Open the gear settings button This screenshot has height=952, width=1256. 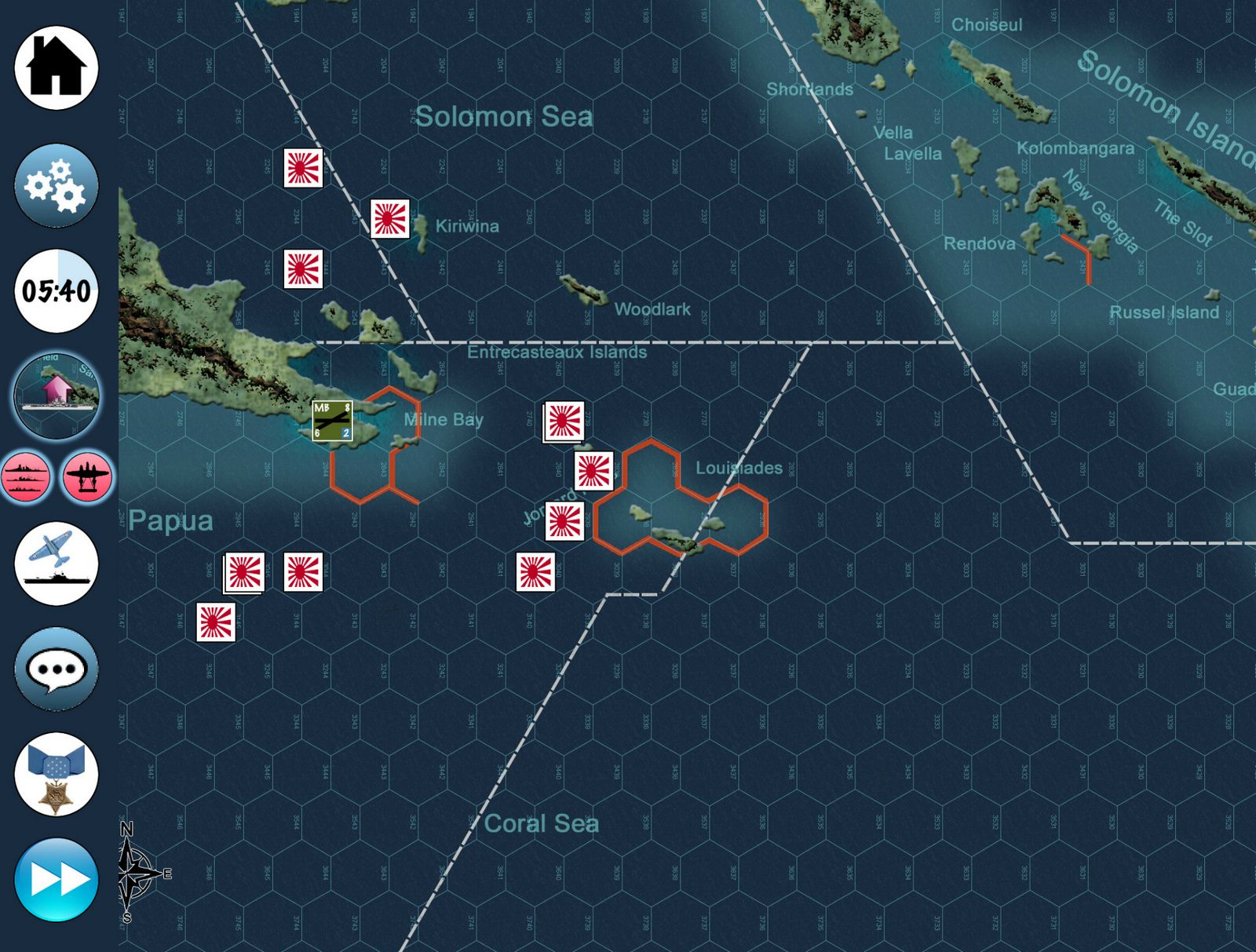tap(56, 185)
